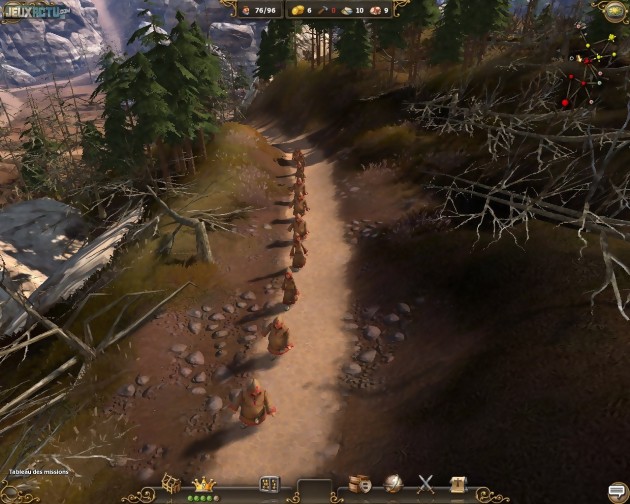630x504 pixels.
Task: Open the round gold menu button
Action: click(x=612, y=11)
